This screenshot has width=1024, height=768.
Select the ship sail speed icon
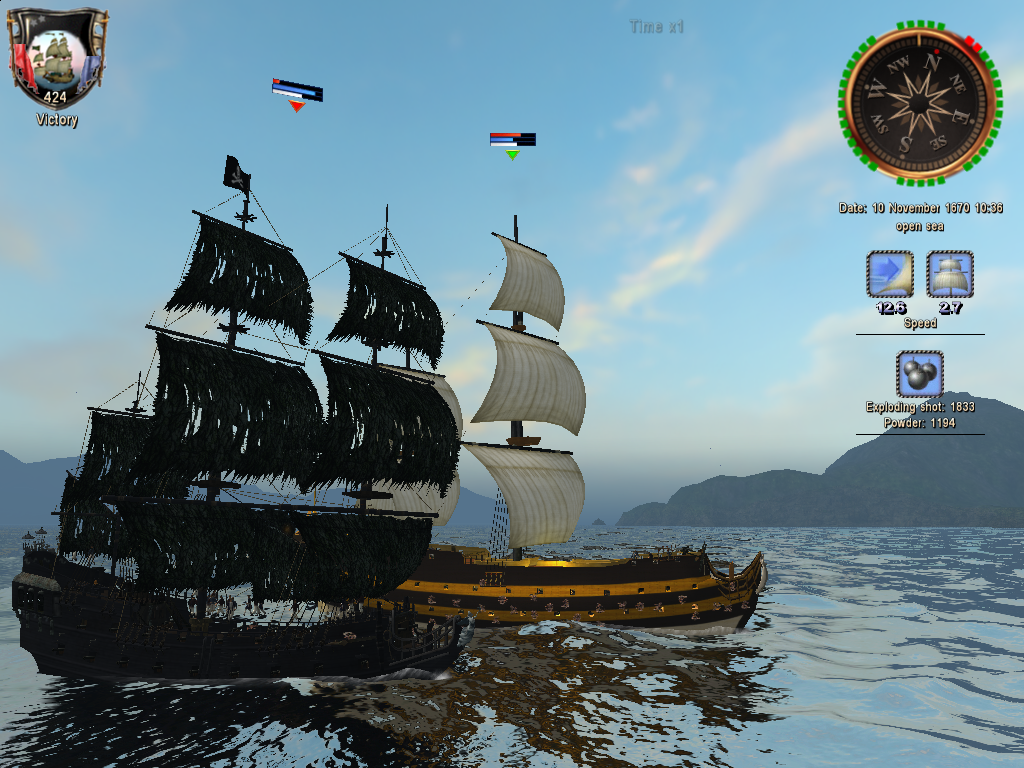(950, 274)
